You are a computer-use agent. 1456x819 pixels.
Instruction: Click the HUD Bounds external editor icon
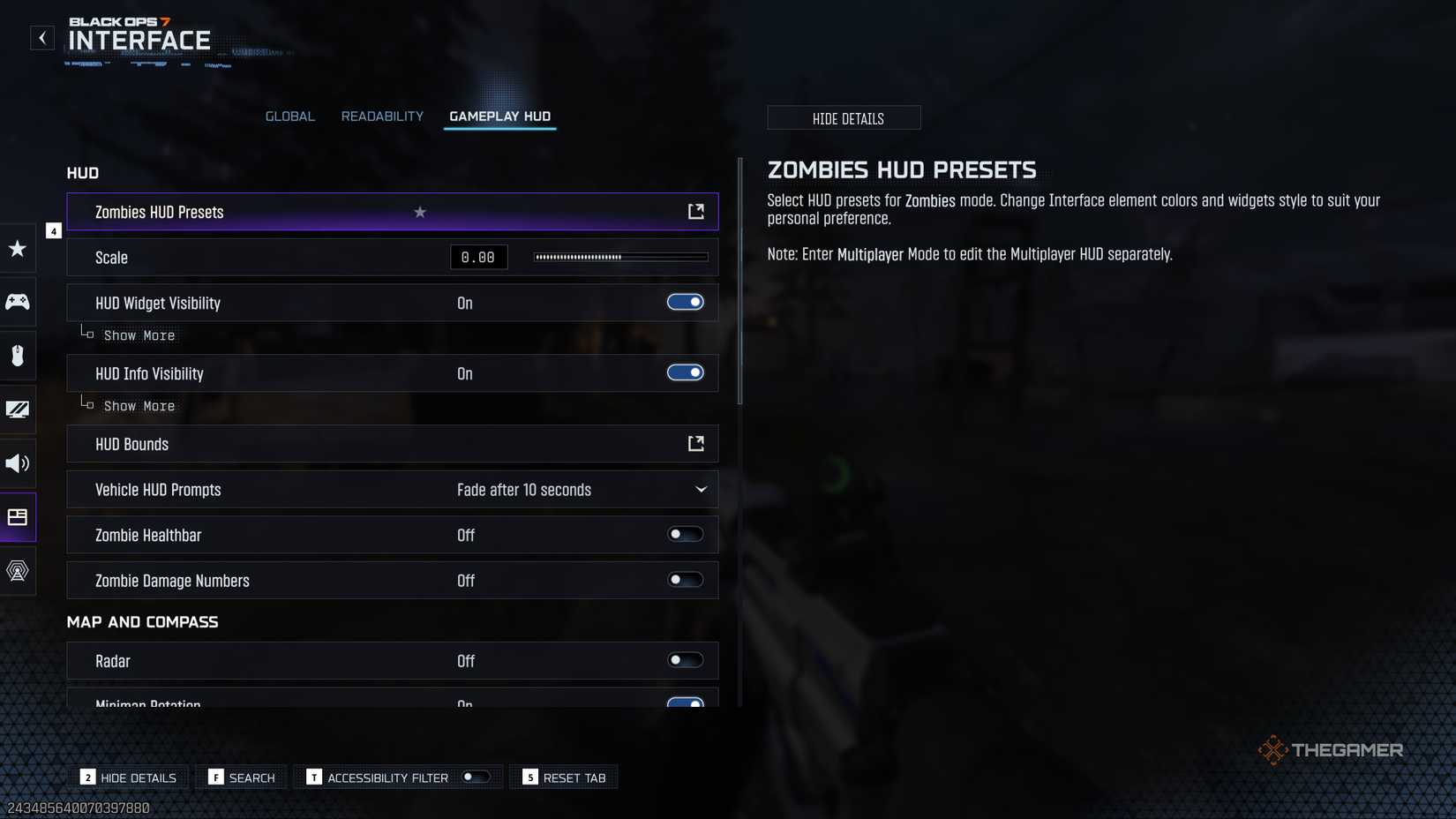pos(696,444)
